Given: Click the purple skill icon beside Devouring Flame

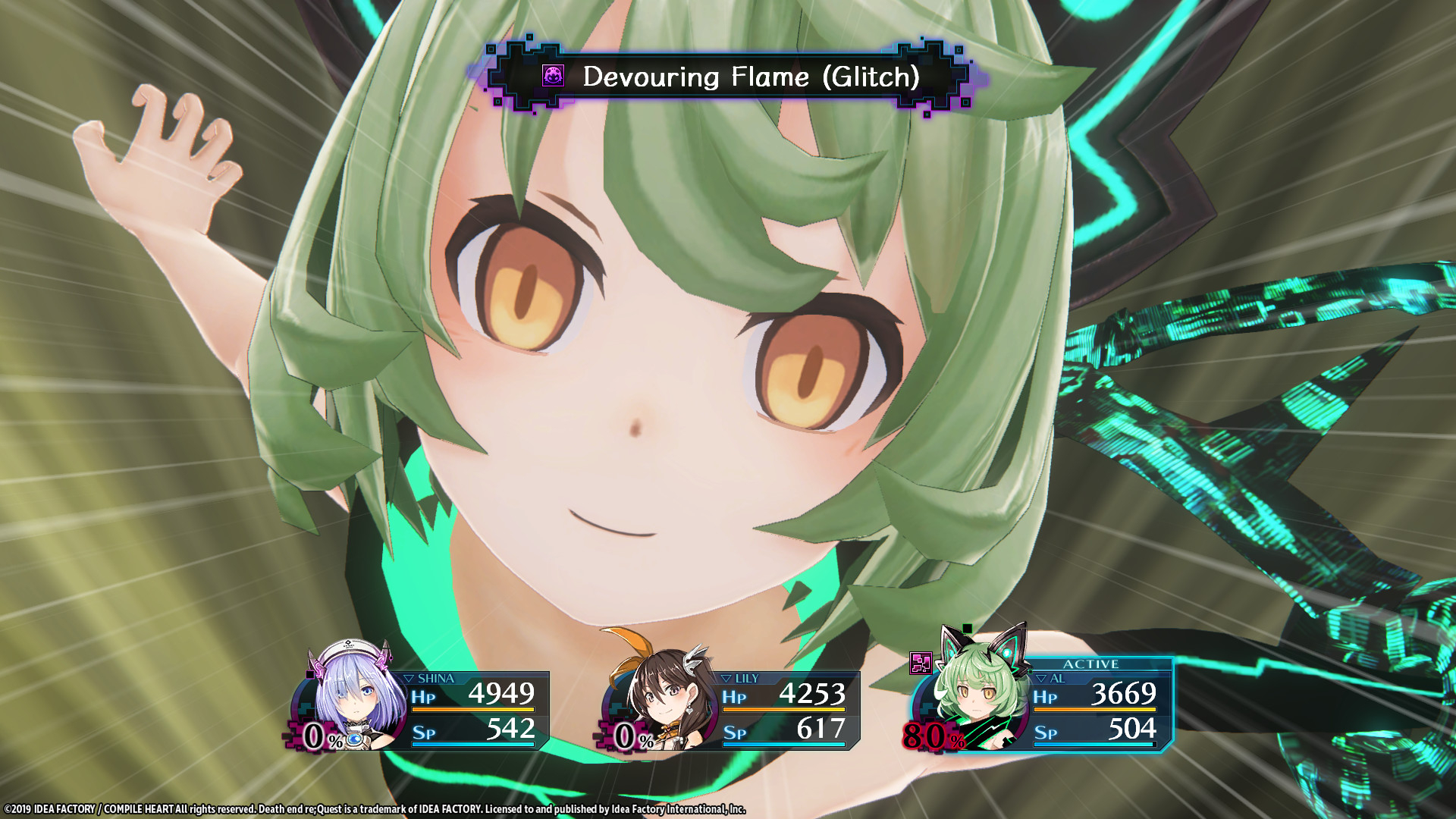Looking at the screenshot, I should click(553, 76).
